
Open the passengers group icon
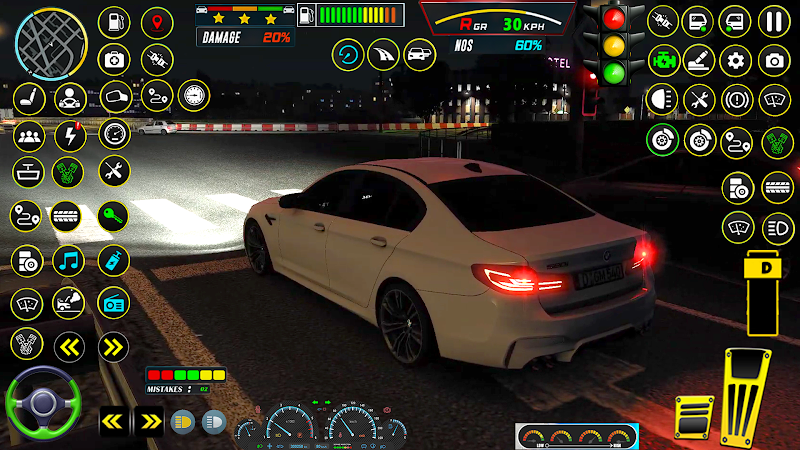(28, 134)
